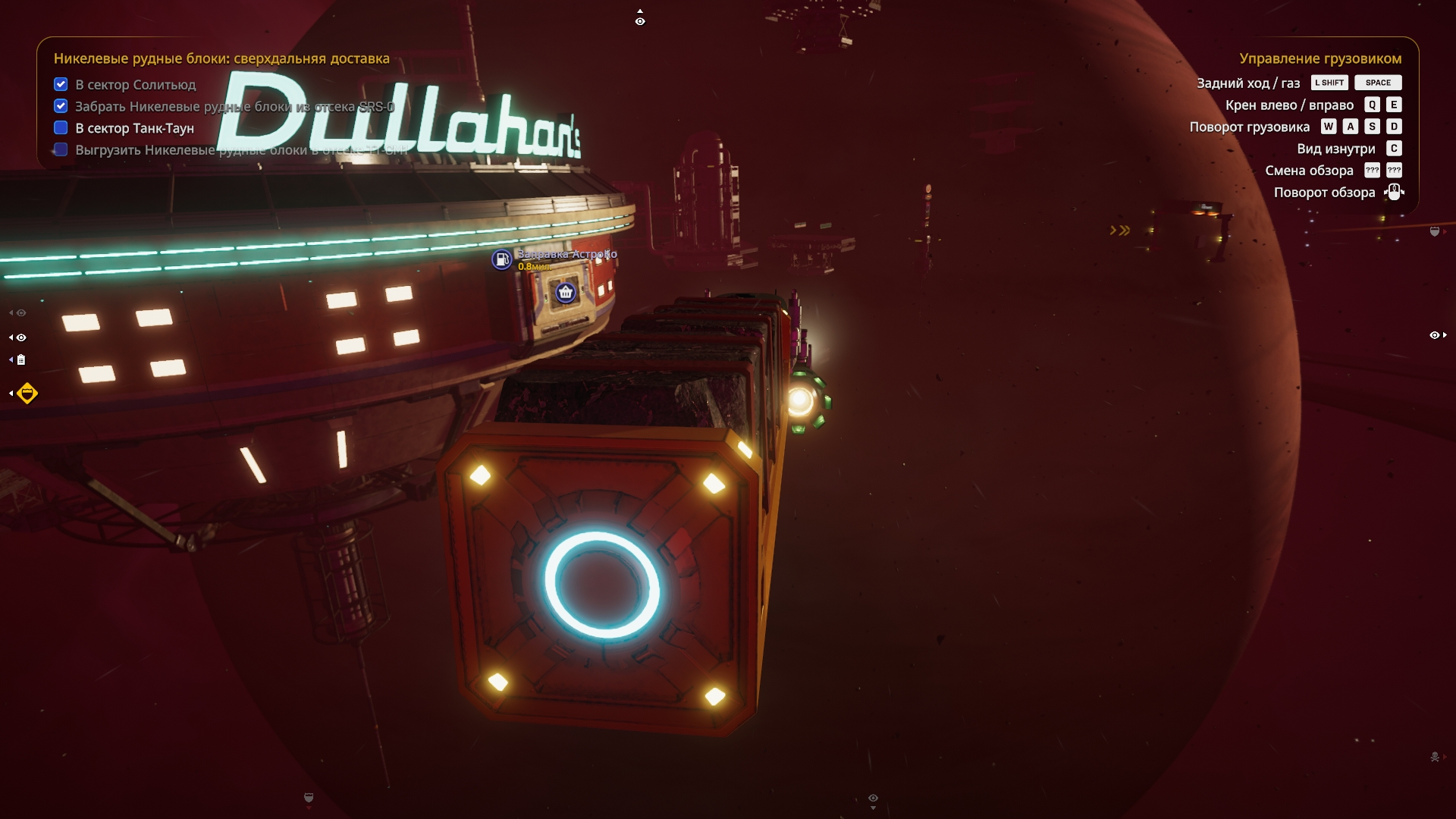Click the skull marker at the right edge
The width and height of the screenshot is (1456, 819).
1435,757
